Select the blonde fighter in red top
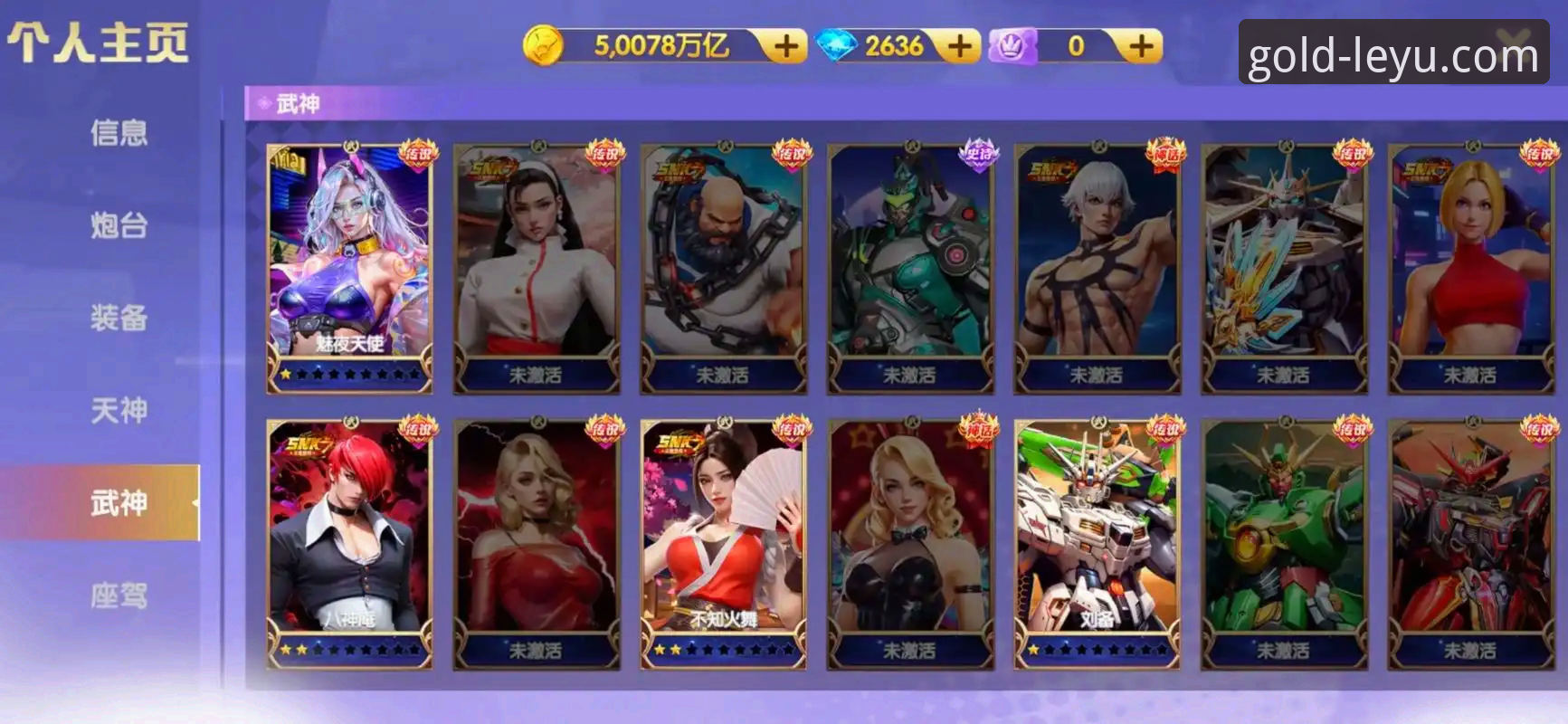1568x724 pixels. 1470,267
